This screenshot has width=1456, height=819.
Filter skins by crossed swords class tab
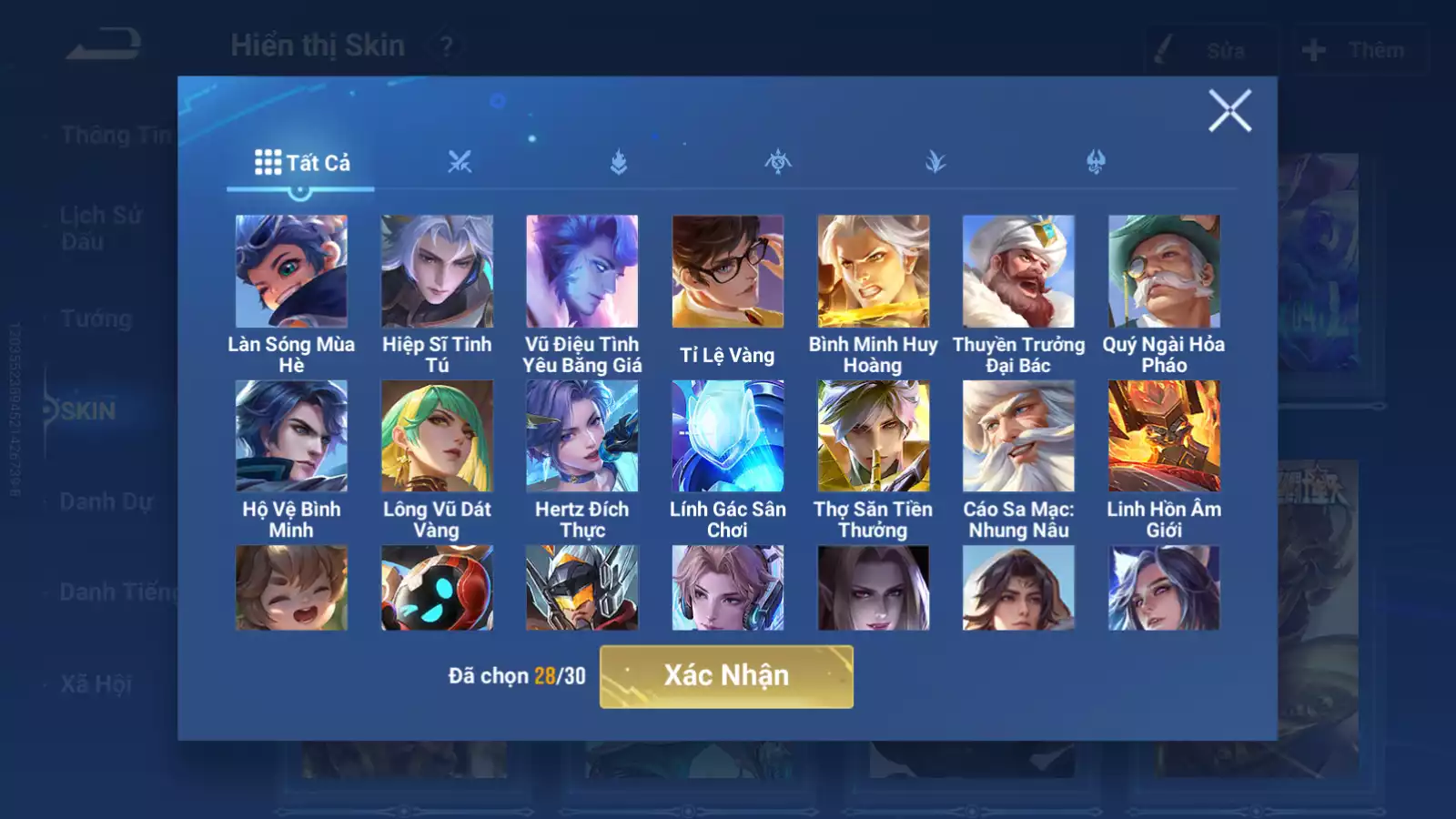(460, 163)
